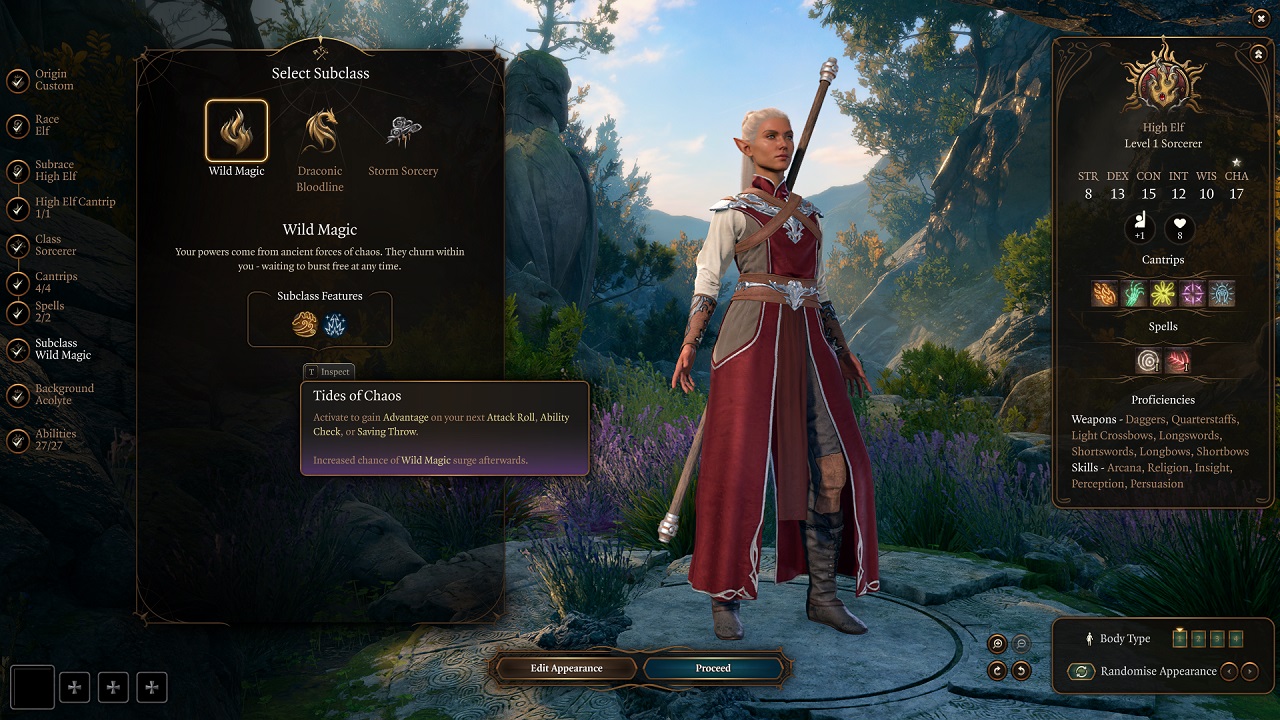The width and height of the screenshot is (1280, 720).
Task: Click the zoom-in magnifier icon near the character
Action: point(998,643)
